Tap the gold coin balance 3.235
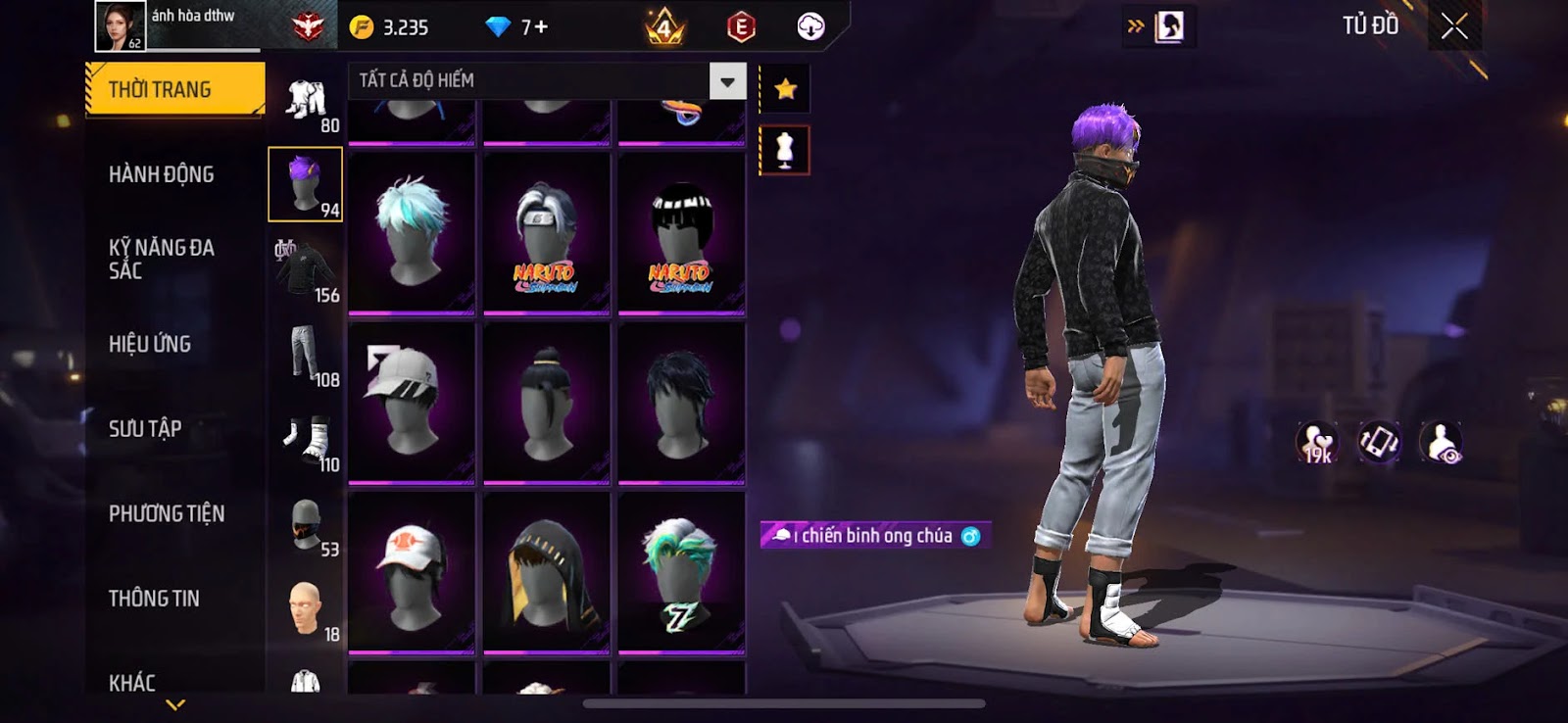This screenshot has width=1568, height=723. [391, 27]
